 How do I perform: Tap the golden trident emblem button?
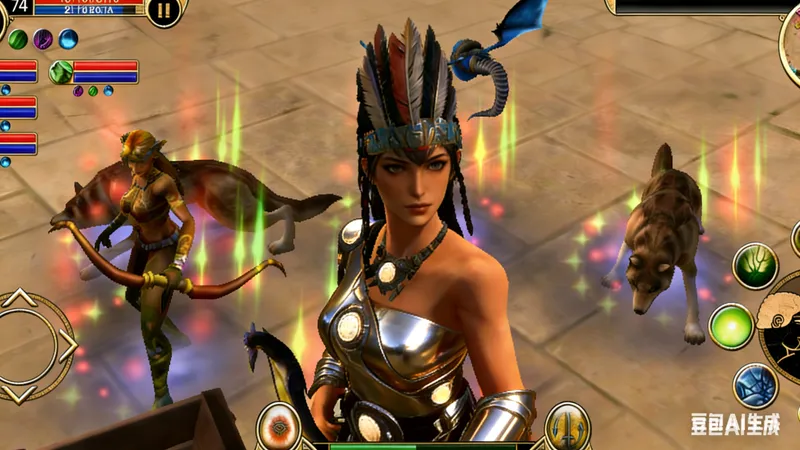pyautogui.click(x=567, y=426)
